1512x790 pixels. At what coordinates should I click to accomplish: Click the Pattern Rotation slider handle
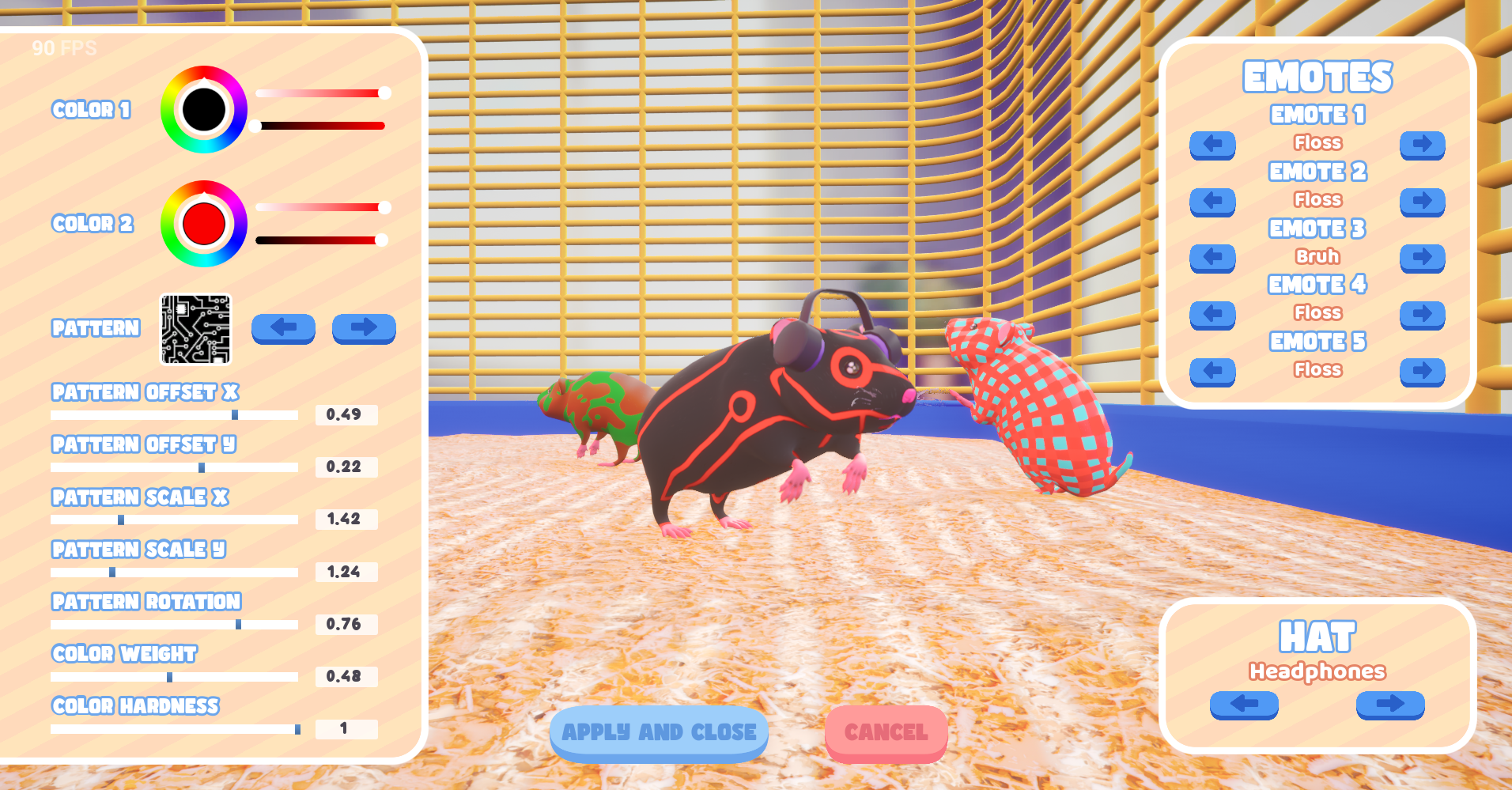coord(240,625)
